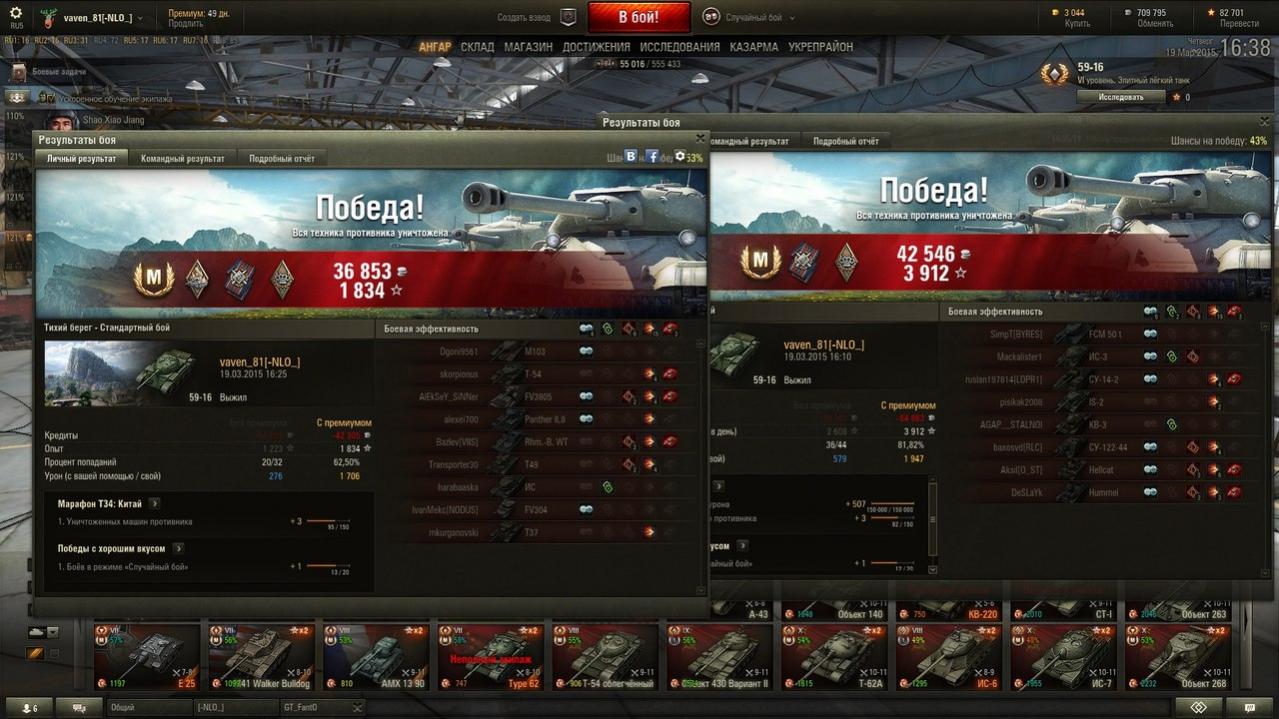Open game settings via the gear icon
Viewport: 1279px width, 719px height.
pyautogui.click(x=15, y=13)
